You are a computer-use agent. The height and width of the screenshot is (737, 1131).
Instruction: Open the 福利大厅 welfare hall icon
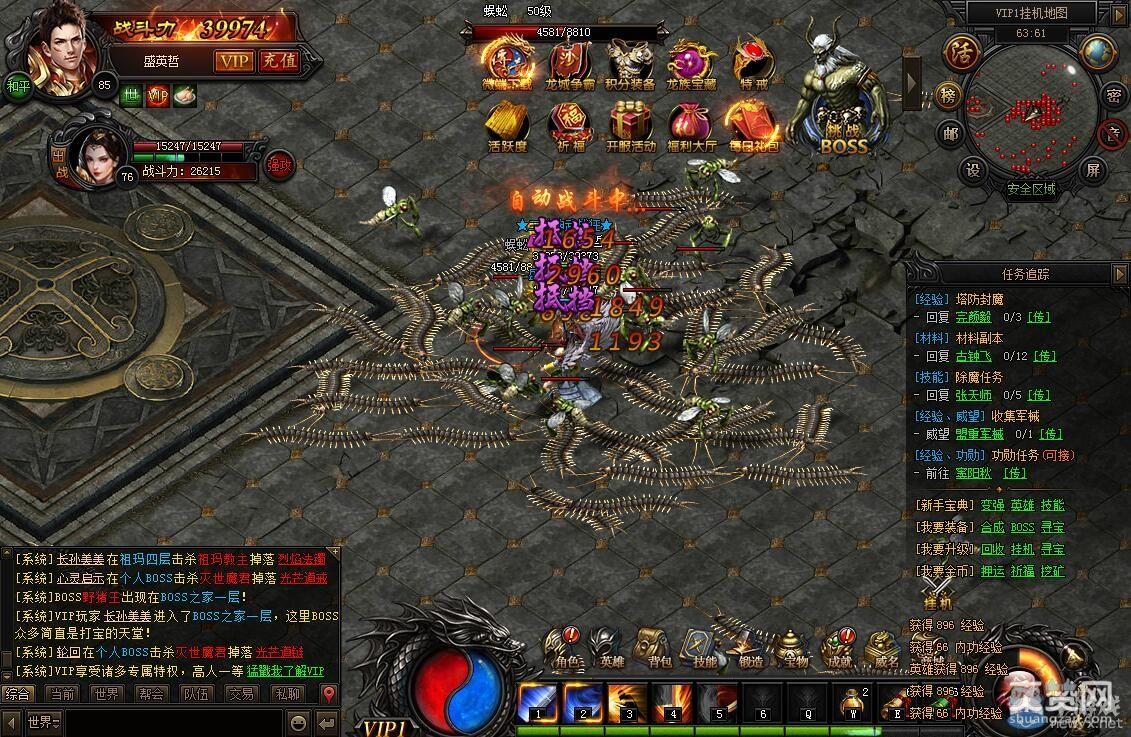pos(690,125)
